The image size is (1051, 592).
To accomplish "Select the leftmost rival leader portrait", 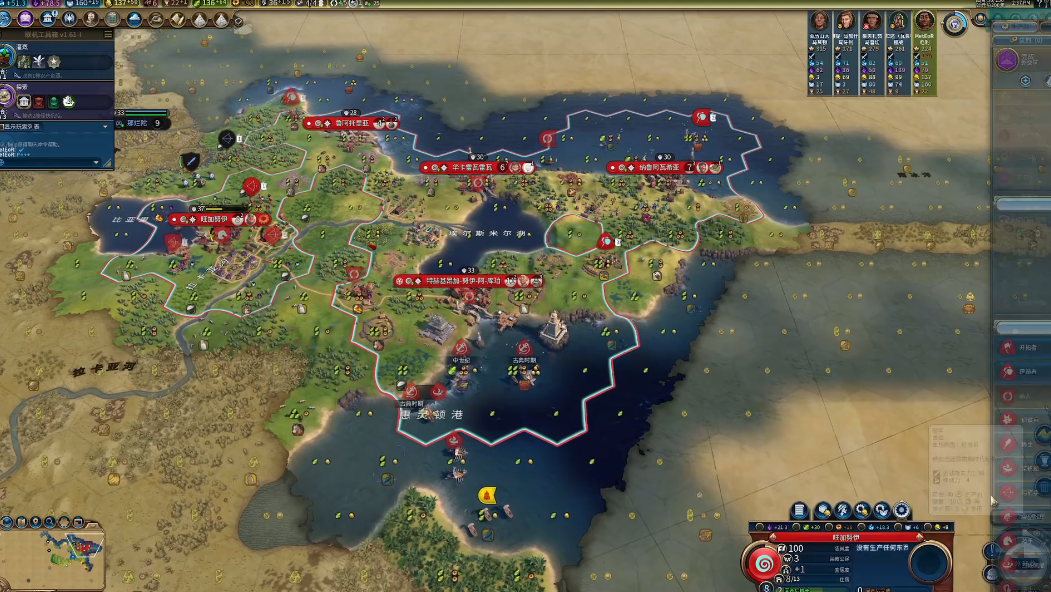I will (820, 21).
